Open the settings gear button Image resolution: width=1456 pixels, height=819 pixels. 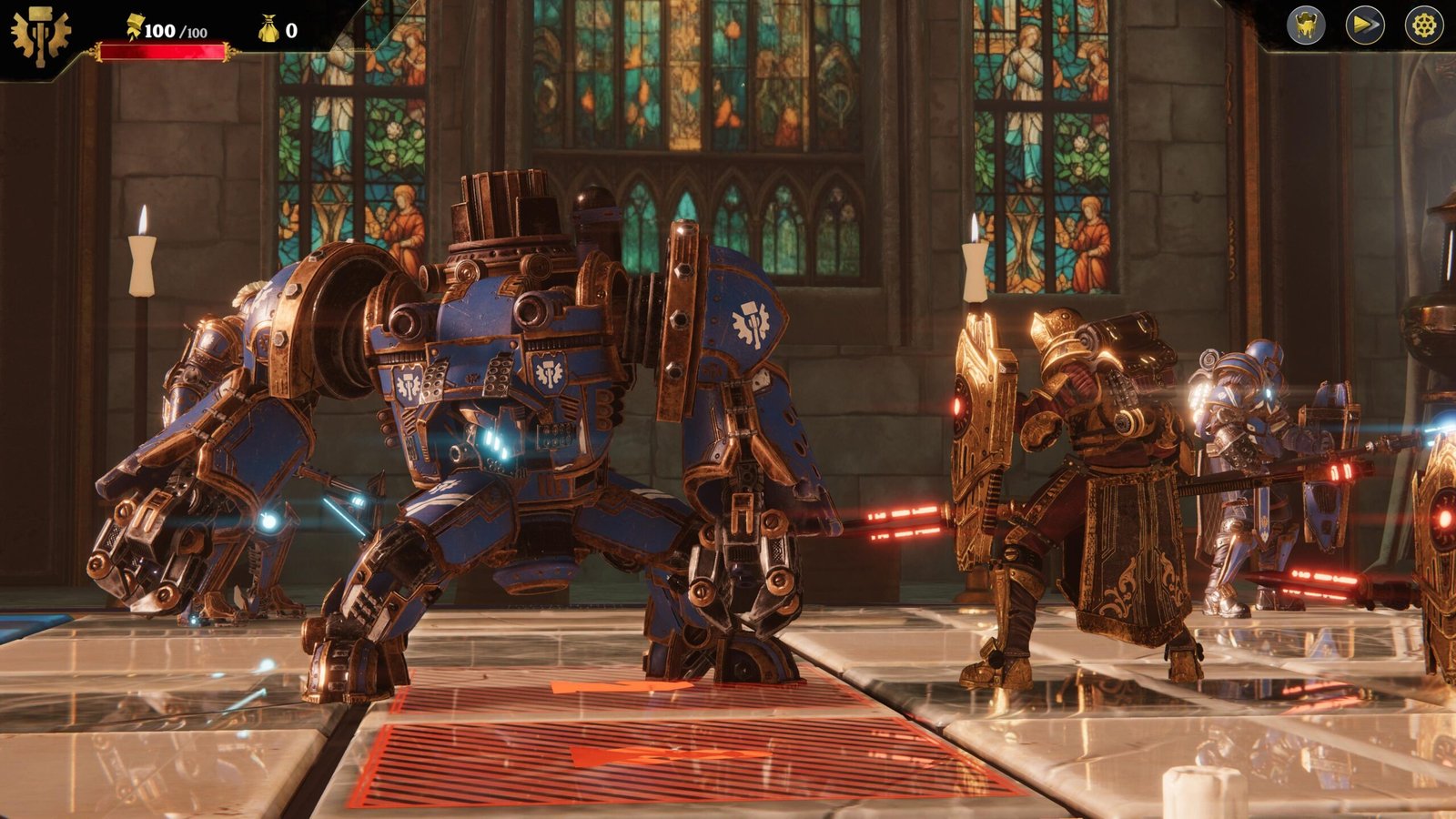1423,25
